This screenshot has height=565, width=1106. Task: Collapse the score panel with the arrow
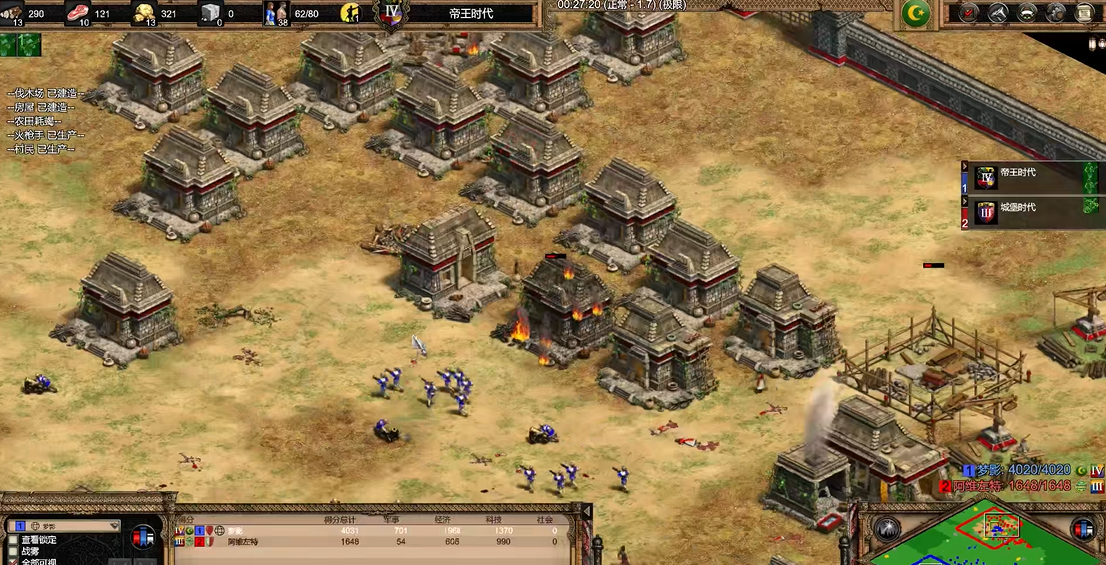point(586,512)
